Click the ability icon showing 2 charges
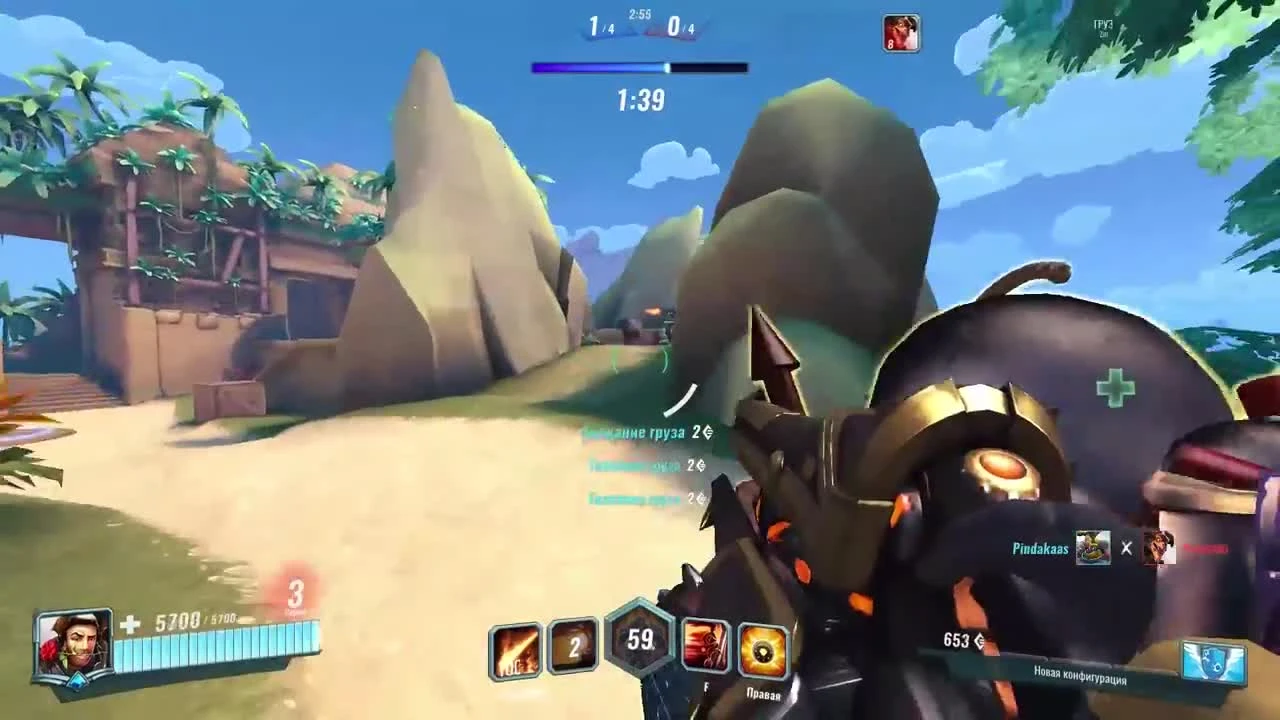The height and width of the screenshot is (720, 1280). (x=573, y=650)
